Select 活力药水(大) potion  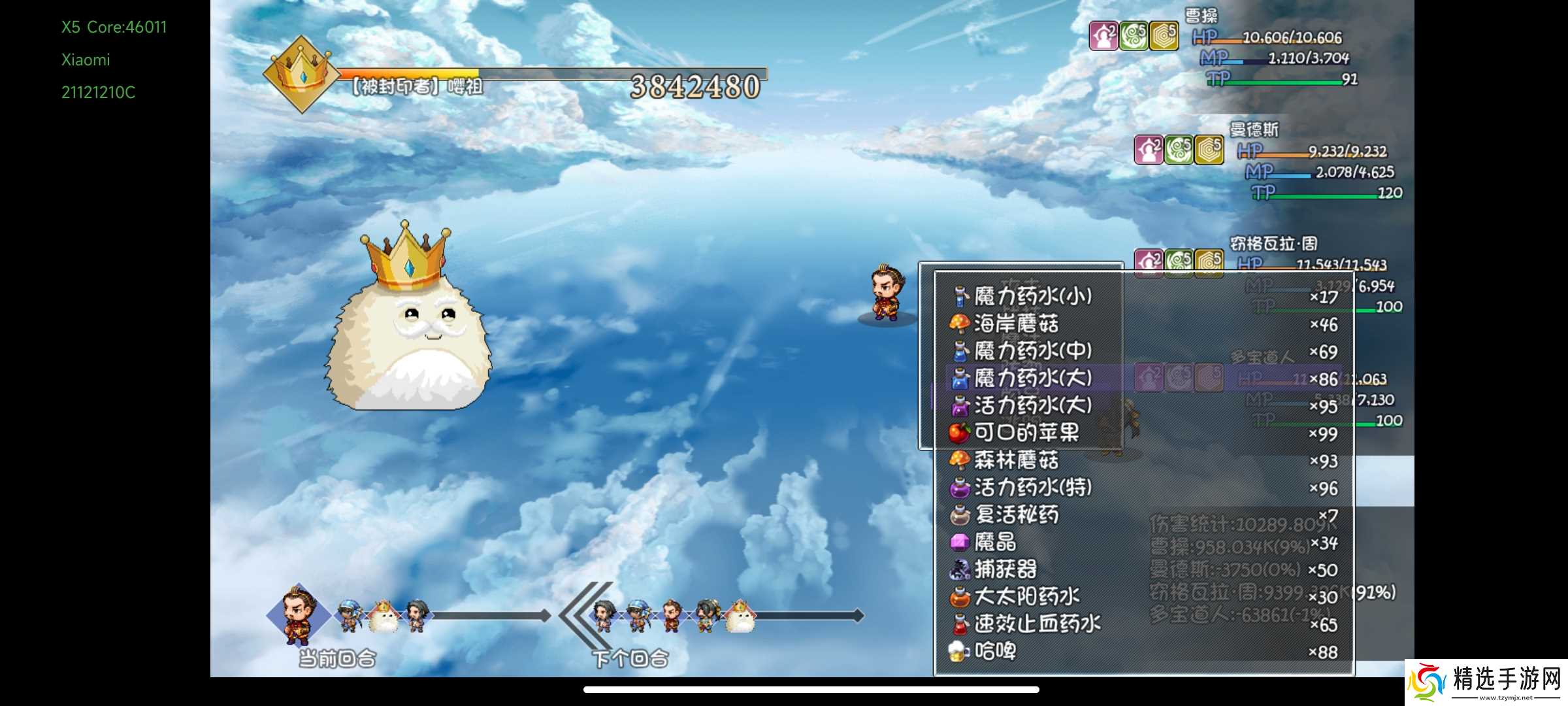tap(1032, 406)
